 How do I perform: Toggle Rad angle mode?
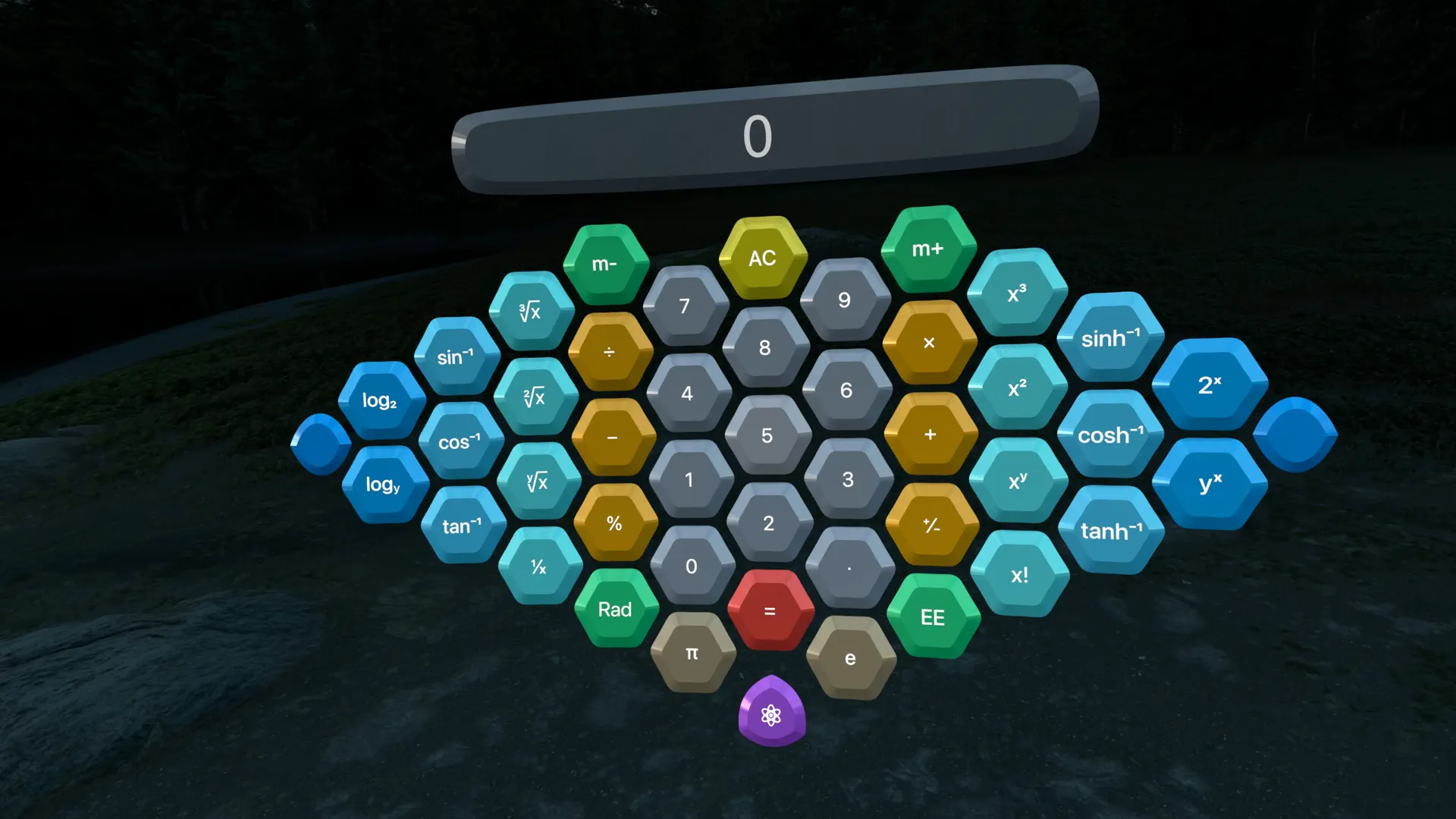(x=616, y=610)
